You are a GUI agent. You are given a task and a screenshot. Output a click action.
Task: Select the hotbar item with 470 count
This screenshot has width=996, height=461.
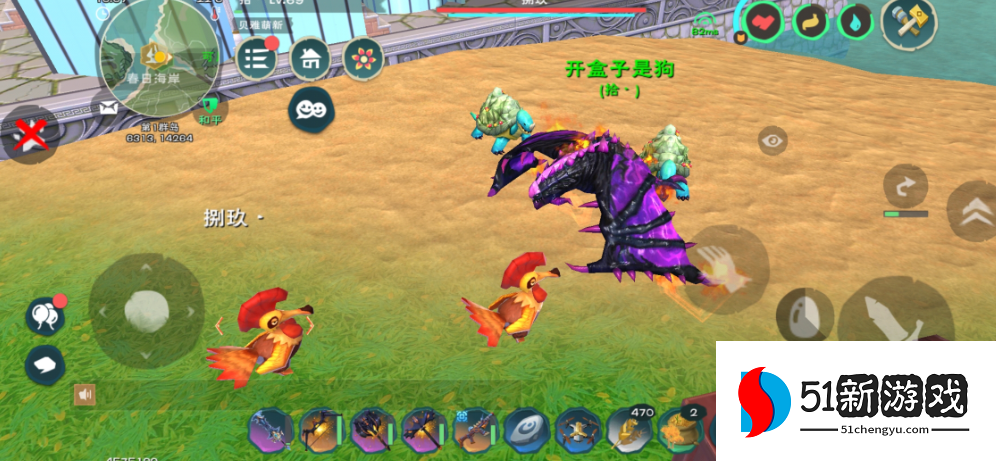[x=629, y=431]
